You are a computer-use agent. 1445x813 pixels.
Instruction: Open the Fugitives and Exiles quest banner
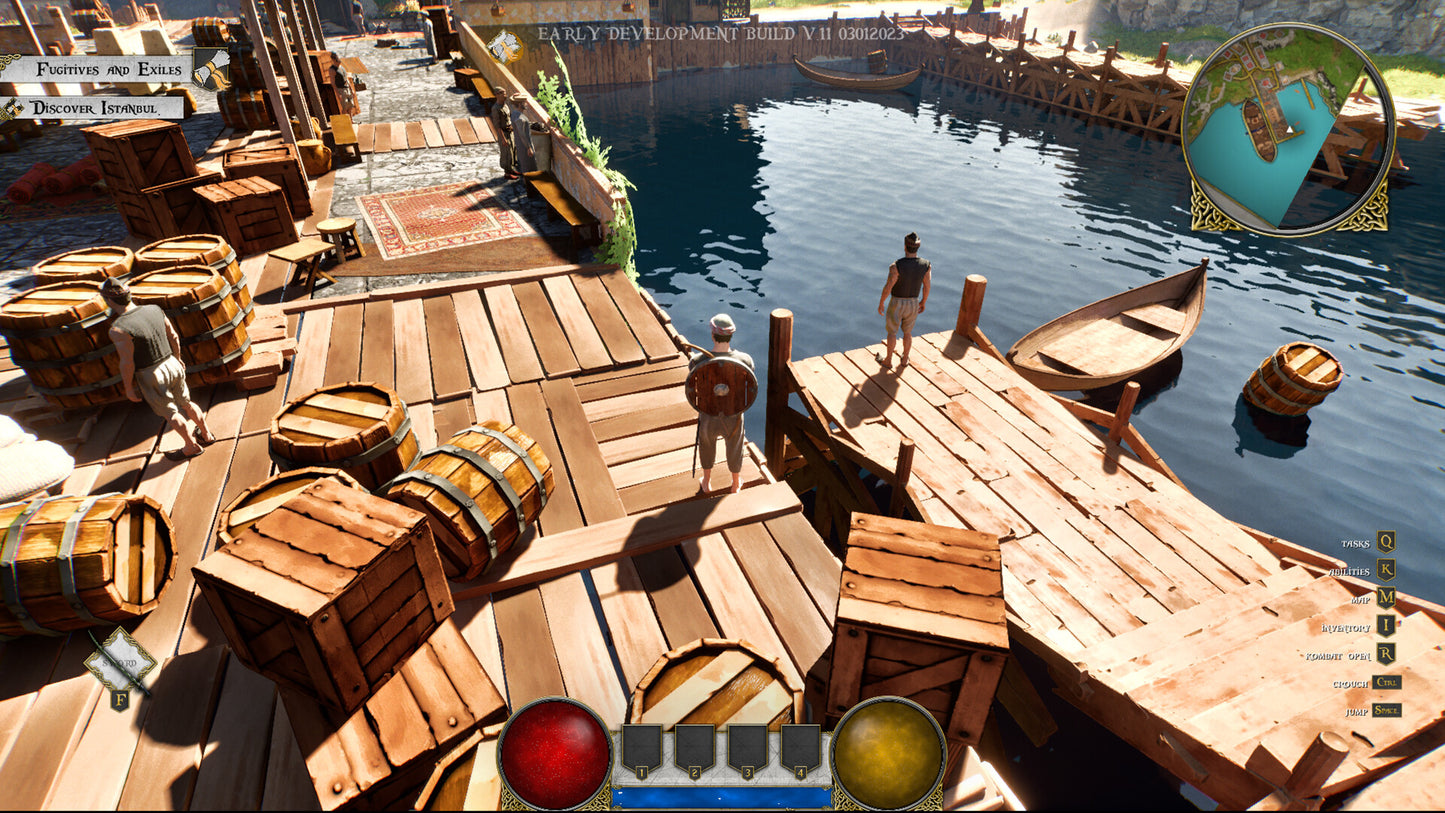pos(108,69)
